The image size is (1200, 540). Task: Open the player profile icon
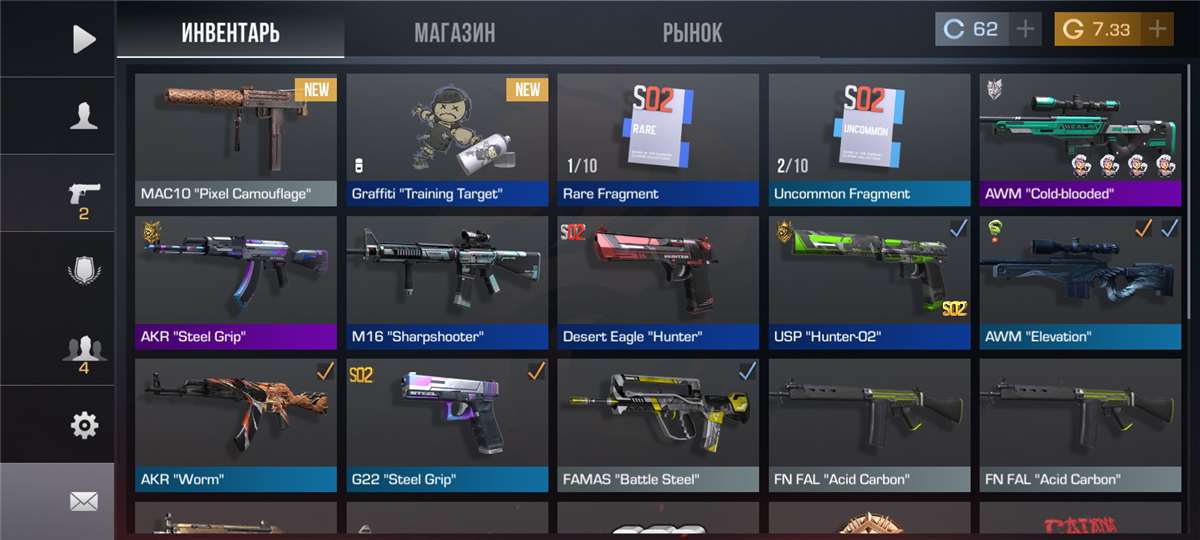[84, 116]
